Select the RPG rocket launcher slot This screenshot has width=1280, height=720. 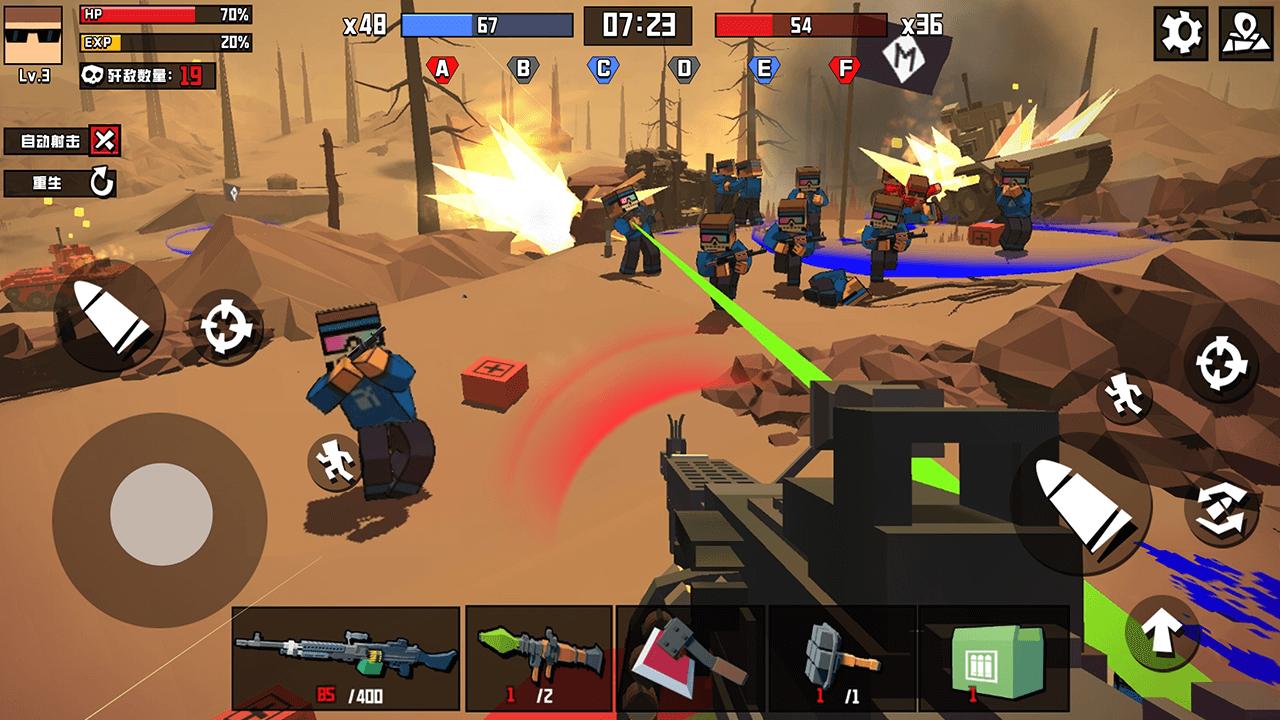pos(539,657)
